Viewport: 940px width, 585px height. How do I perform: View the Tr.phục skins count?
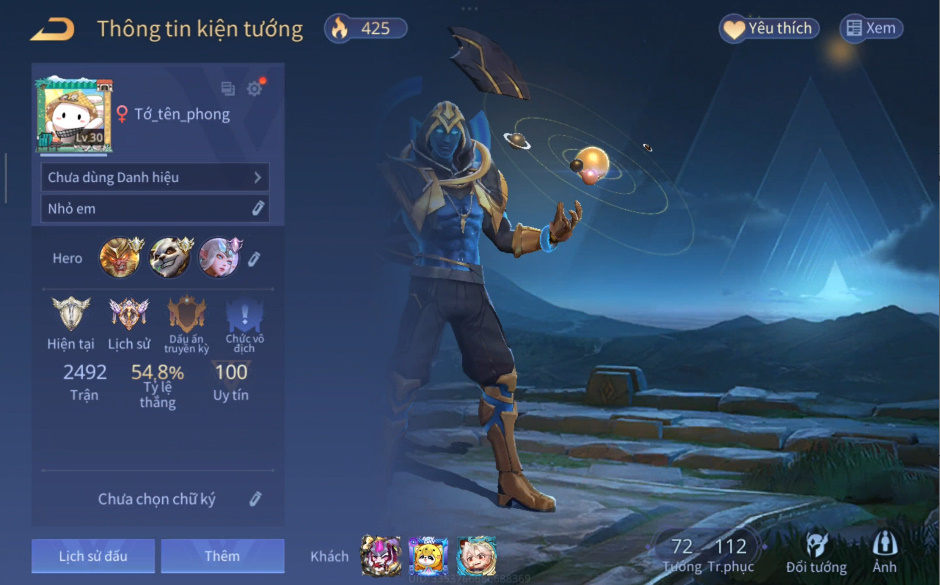tap(730, 554)
